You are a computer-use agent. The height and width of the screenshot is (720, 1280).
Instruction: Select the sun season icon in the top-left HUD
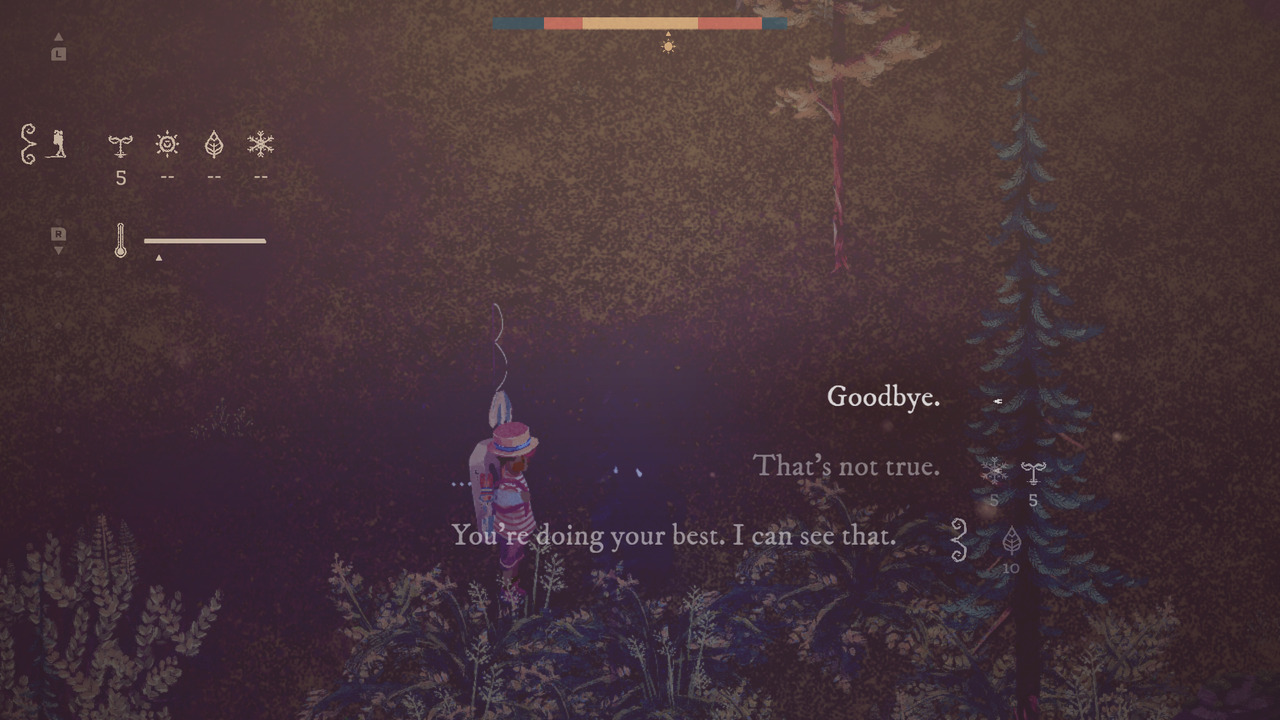[x=166, y=145]
